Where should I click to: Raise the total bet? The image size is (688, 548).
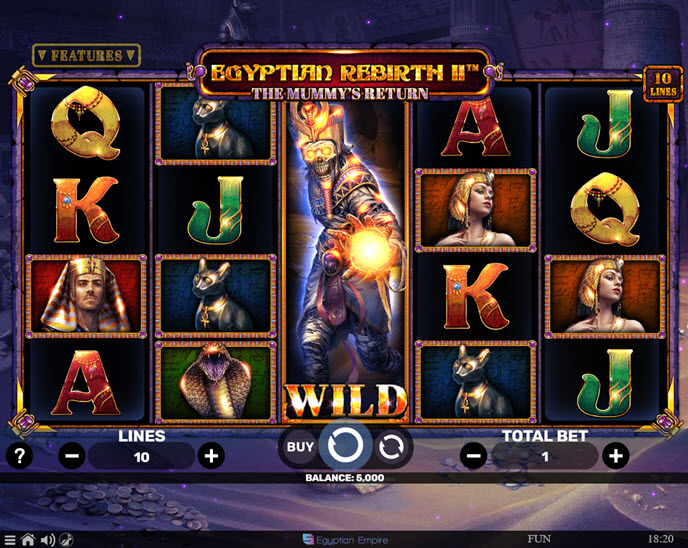[615, 457]
